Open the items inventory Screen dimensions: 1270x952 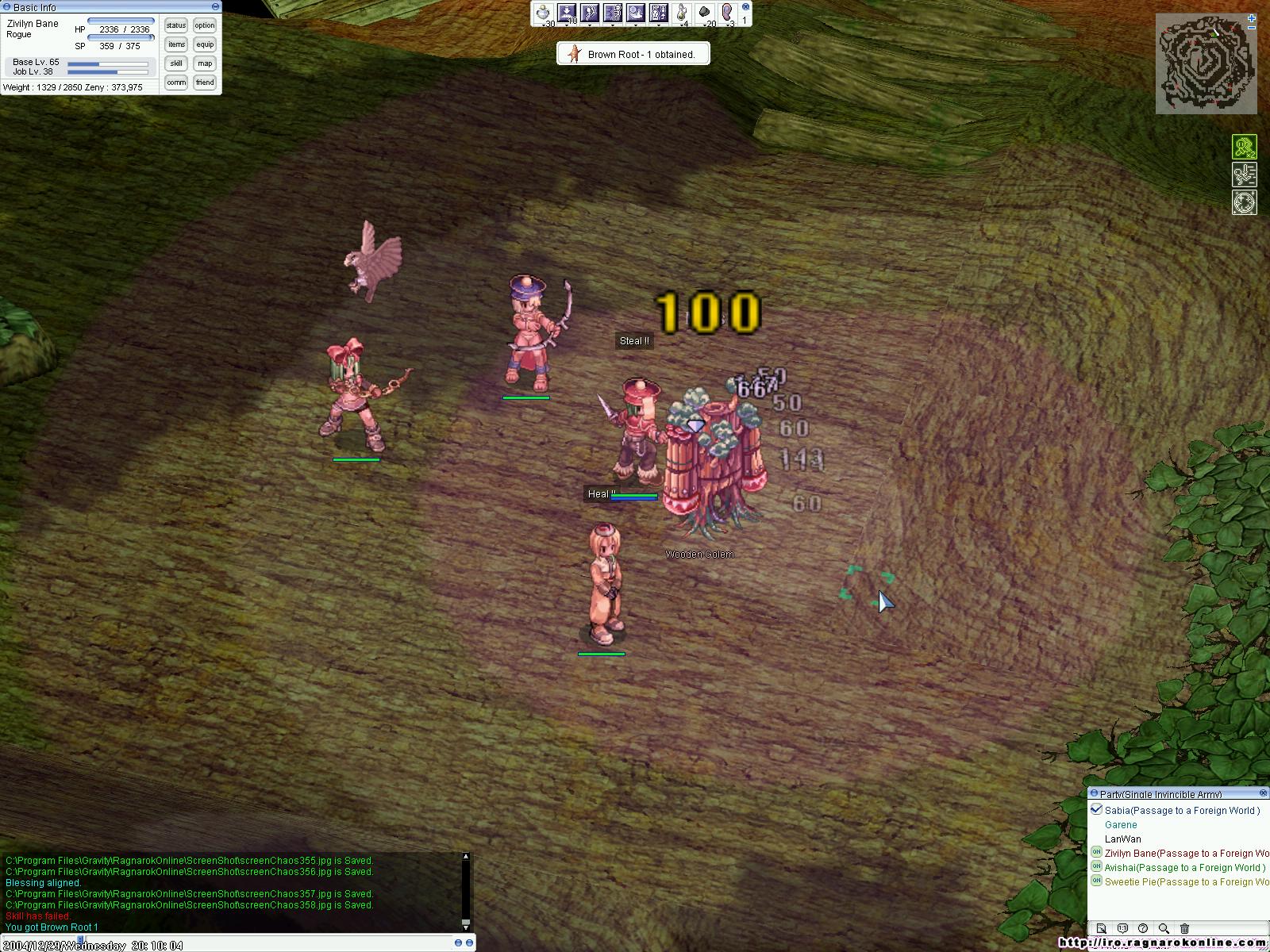tap(176, 44)
